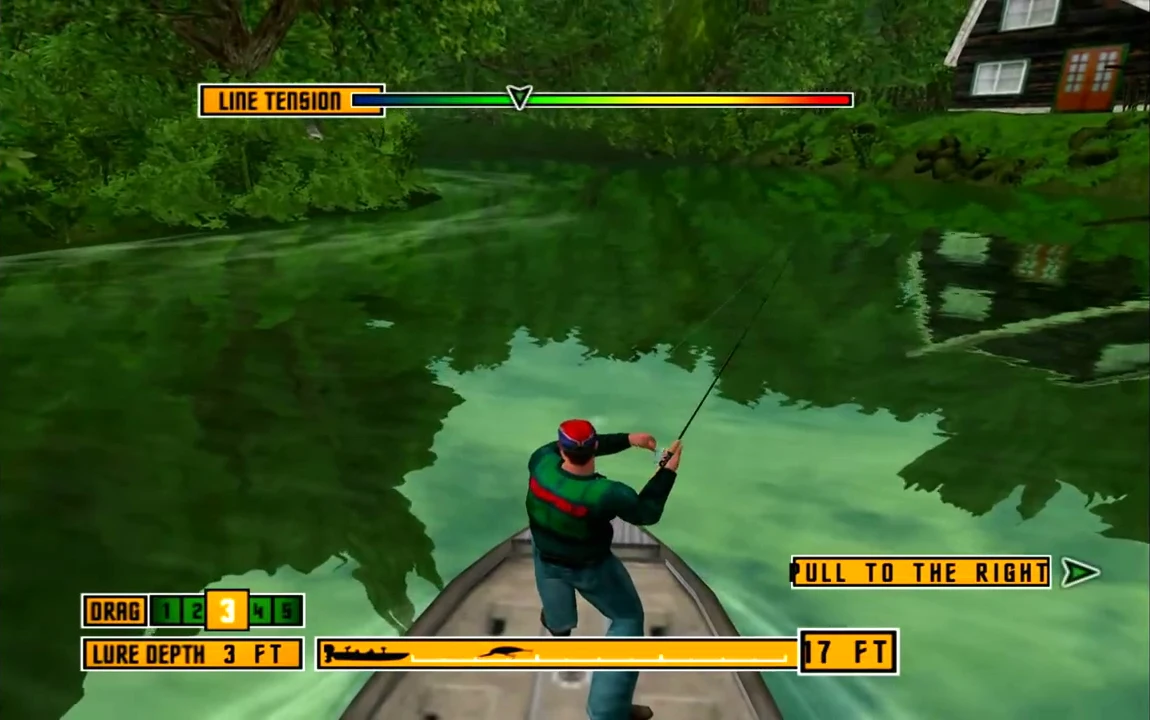
Task: Select the highlighted drag level 3
Action: tap(227, 610)
